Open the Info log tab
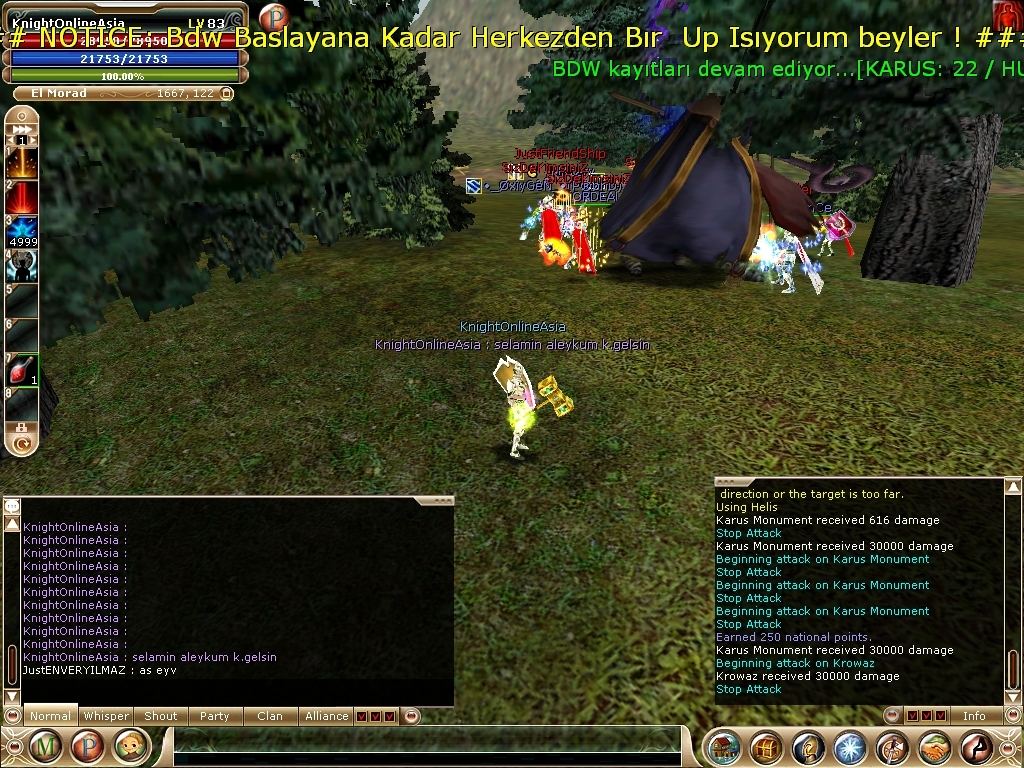 (x=974, y=716)
